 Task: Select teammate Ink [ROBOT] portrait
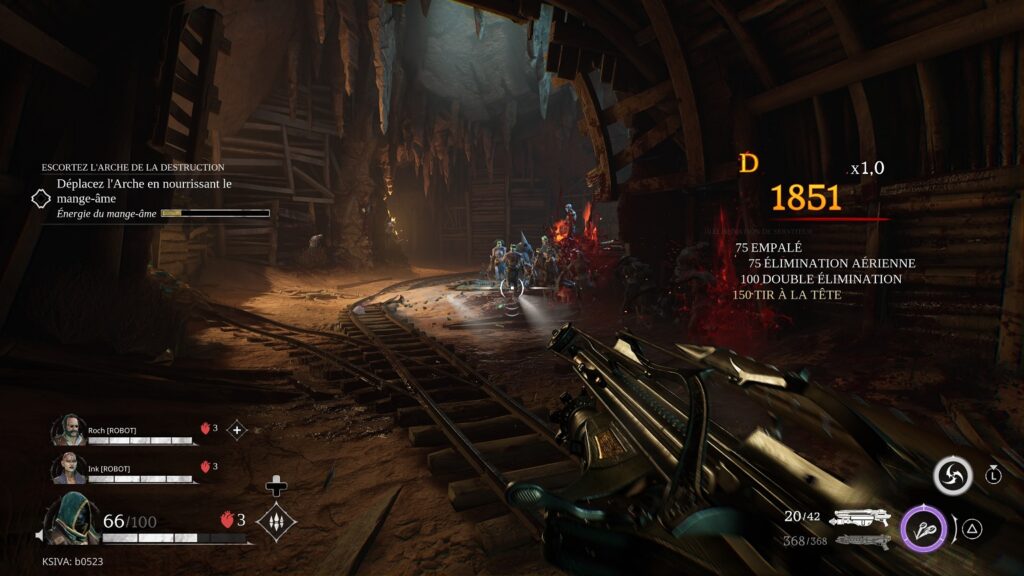pos(69,467)
